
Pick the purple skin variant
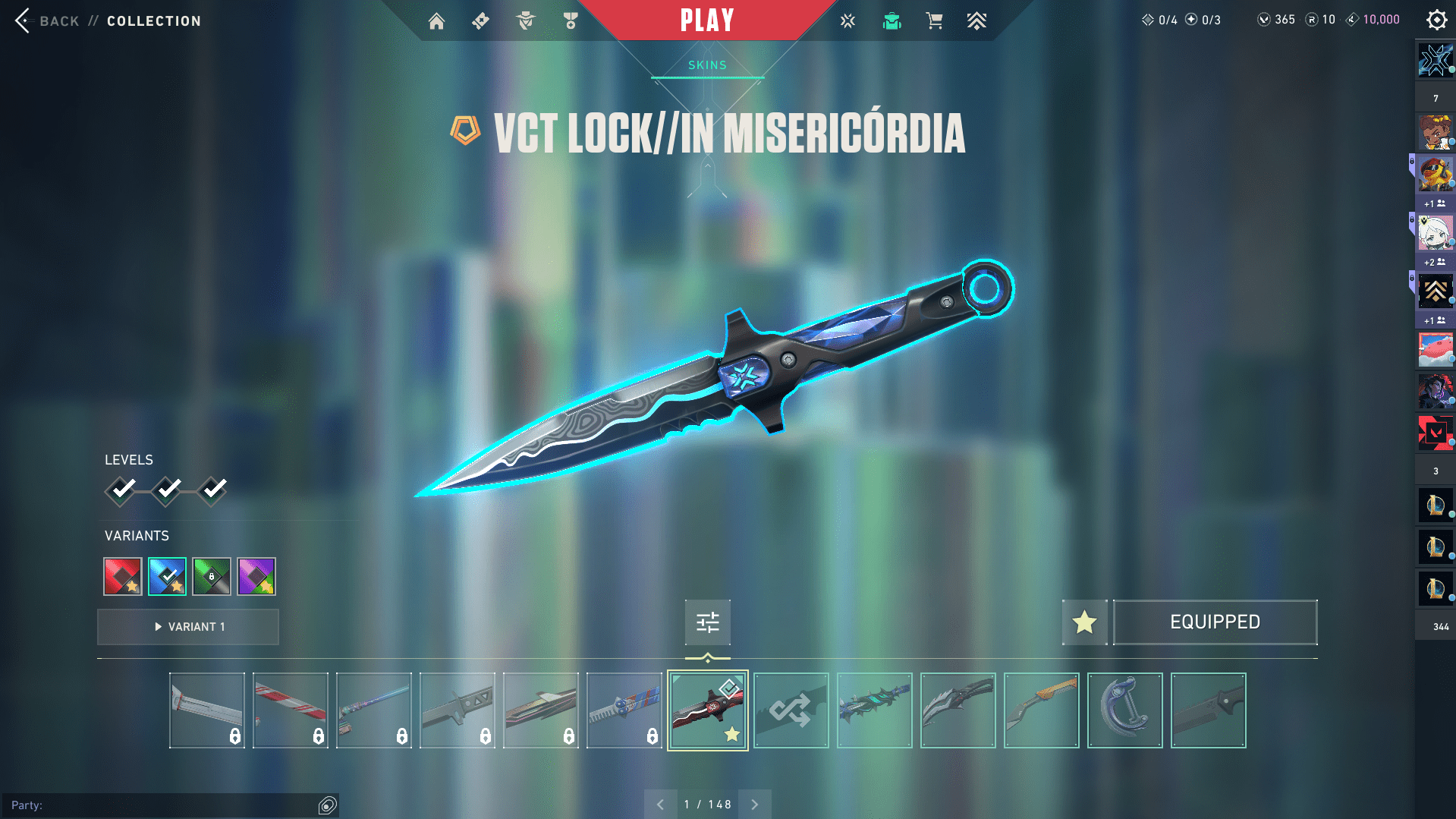256,577
